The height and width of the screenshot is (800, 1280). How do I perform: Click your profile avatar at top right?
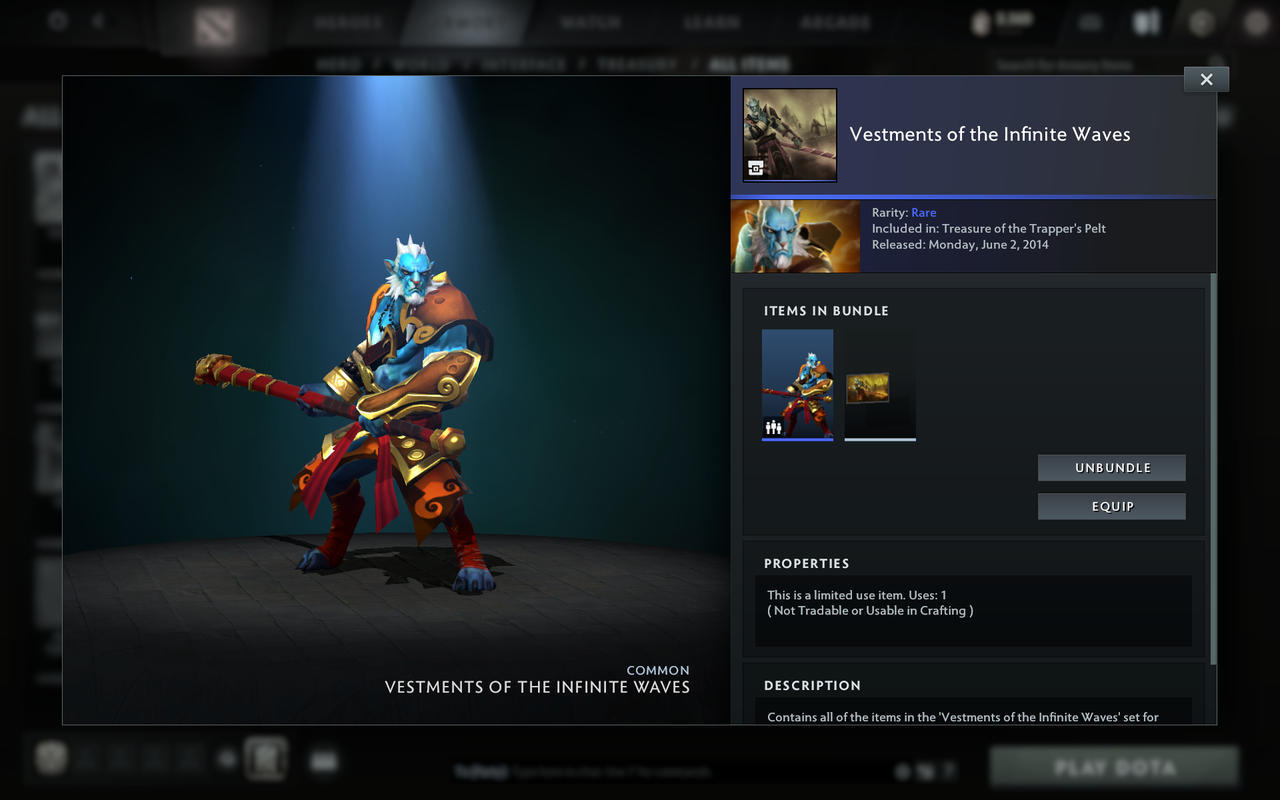[1255, 20]
